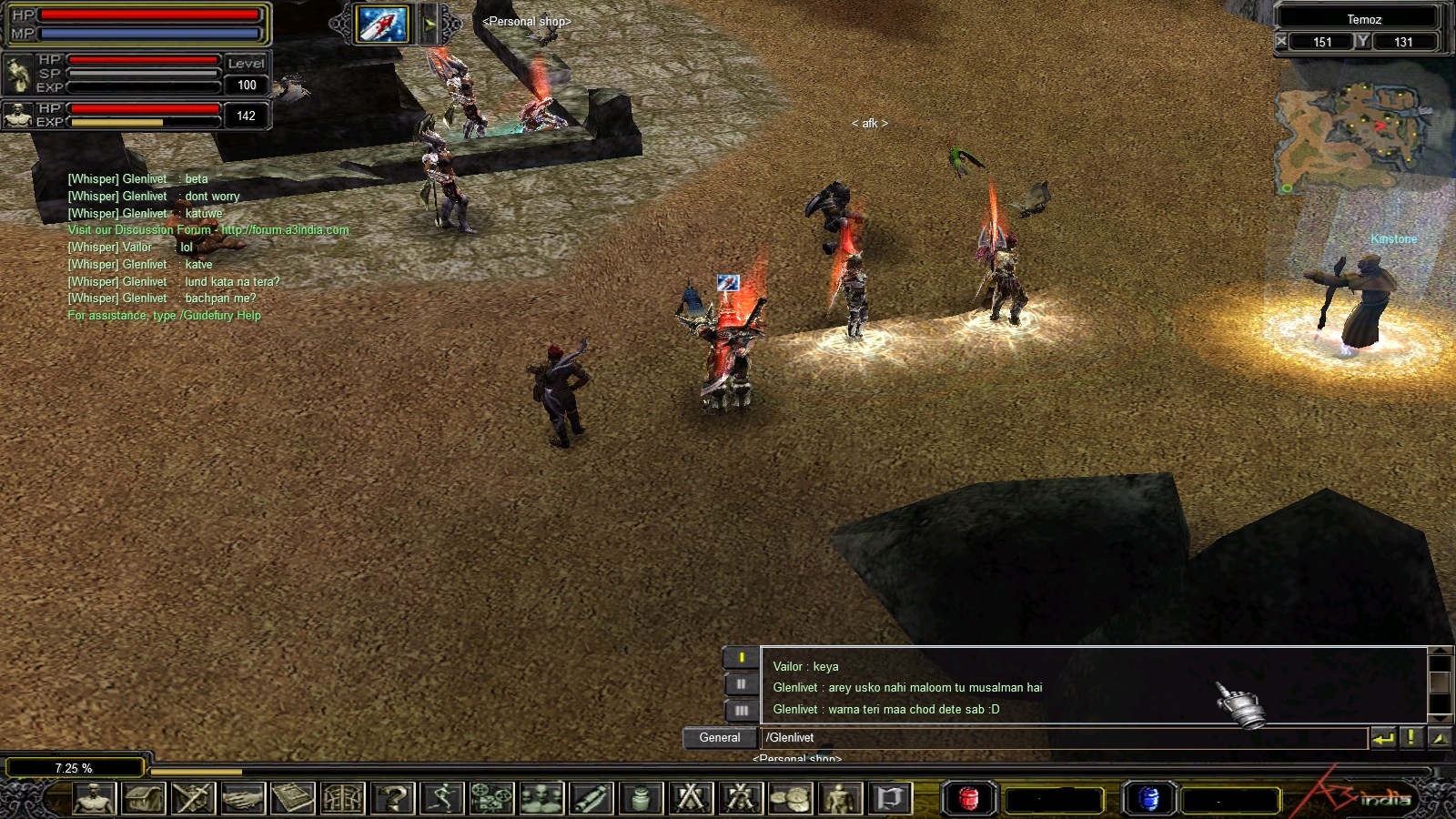Click the film camera icon
The image size is (1456, 819).
coord(491,798)
